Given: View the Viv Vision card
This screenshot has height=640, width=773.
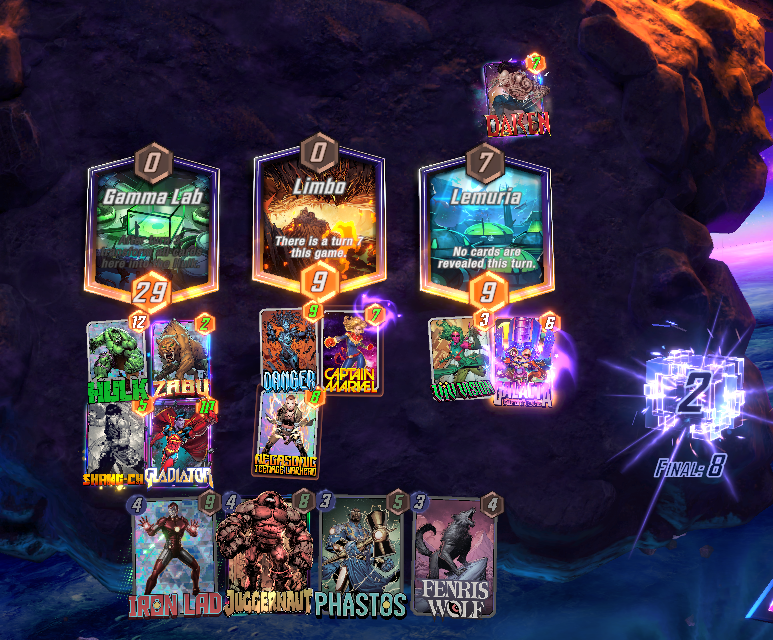Looking at the screenshot, I should (x=459, y=358).
